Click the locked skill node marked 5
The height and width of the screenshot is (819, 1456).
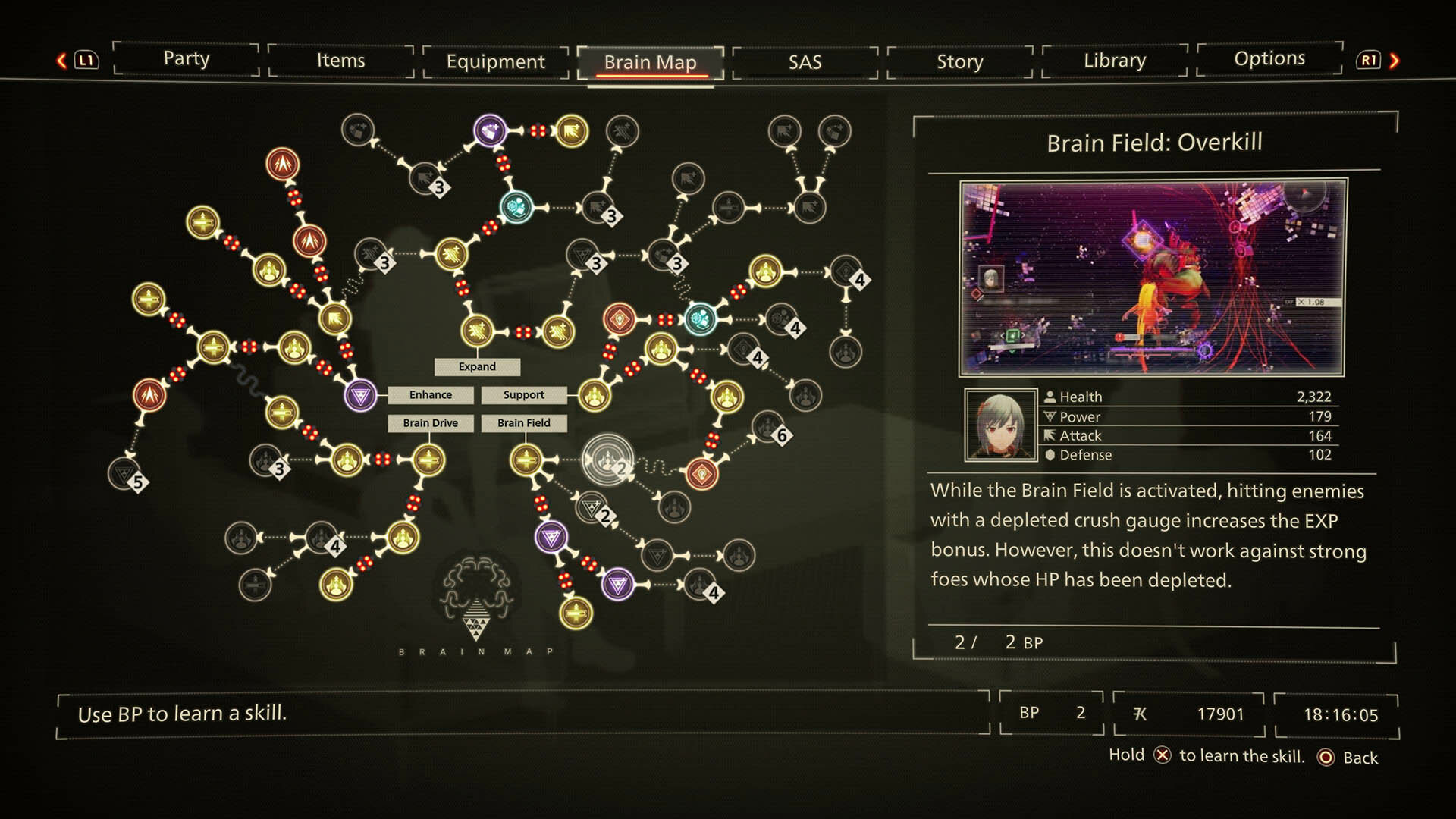125,474
